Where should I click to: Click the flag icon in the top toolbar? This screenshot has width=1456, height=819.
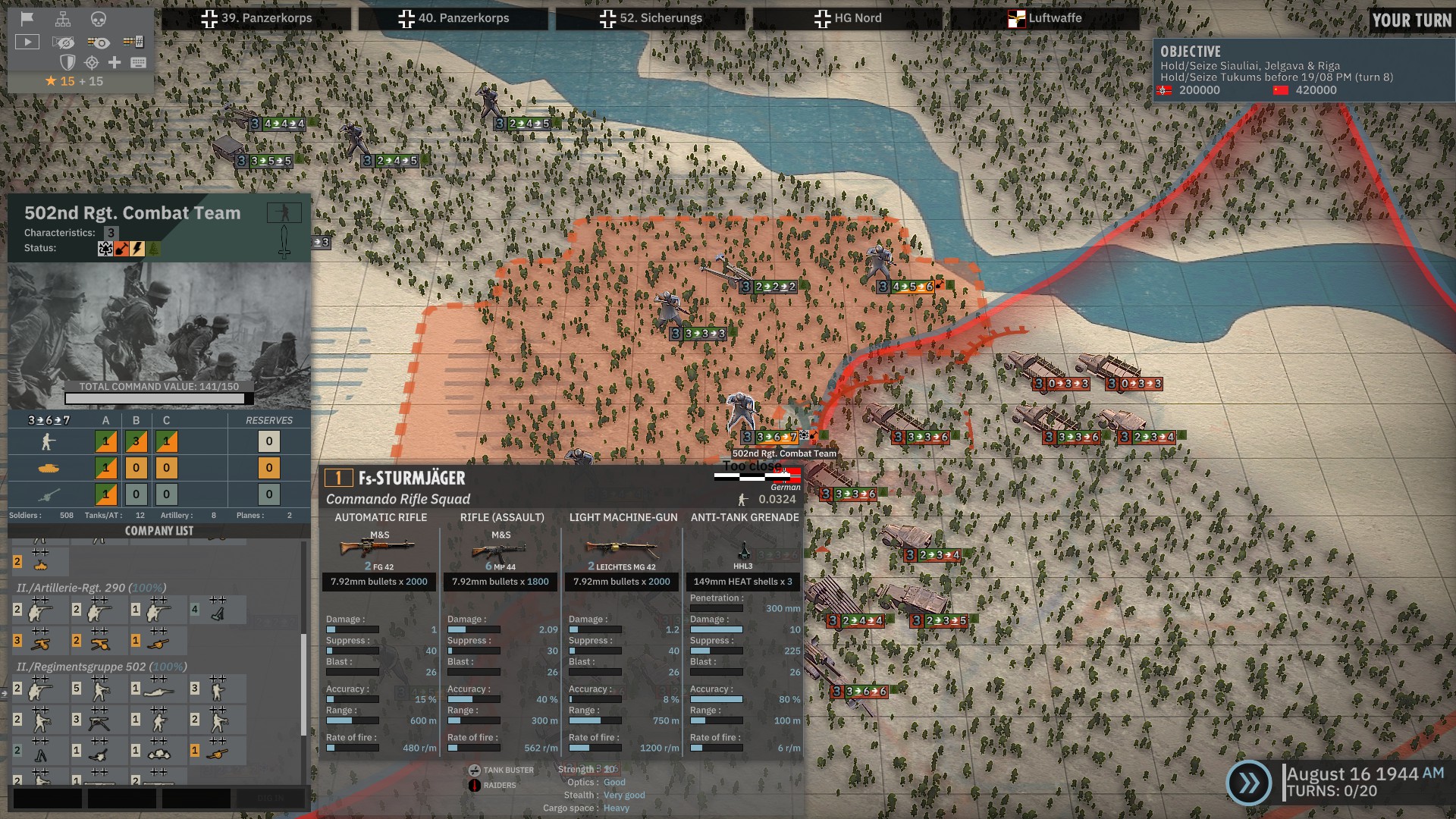coord(27,19)
